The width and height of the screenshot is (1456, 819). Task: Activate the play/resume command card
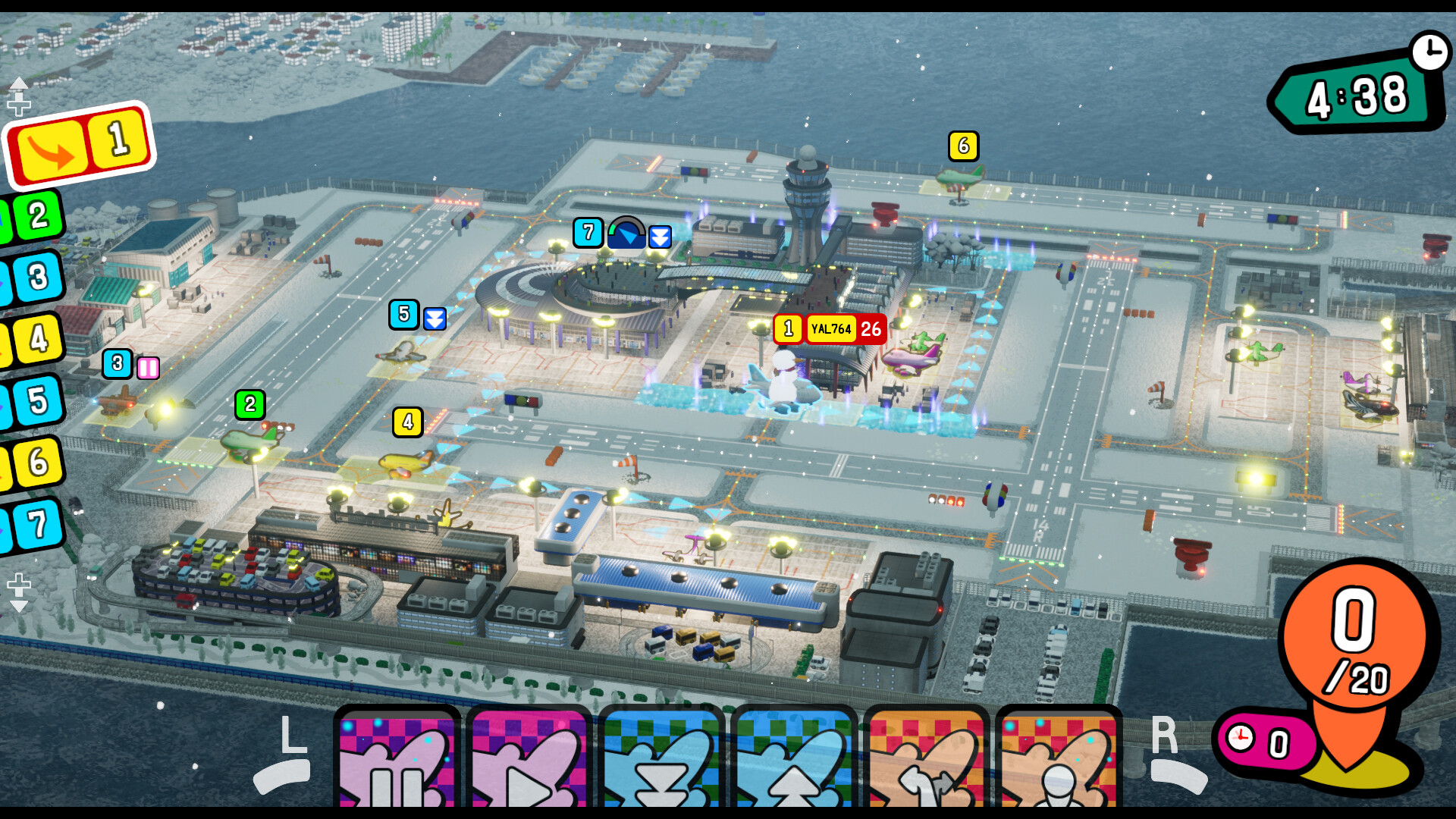pos(529,758)
